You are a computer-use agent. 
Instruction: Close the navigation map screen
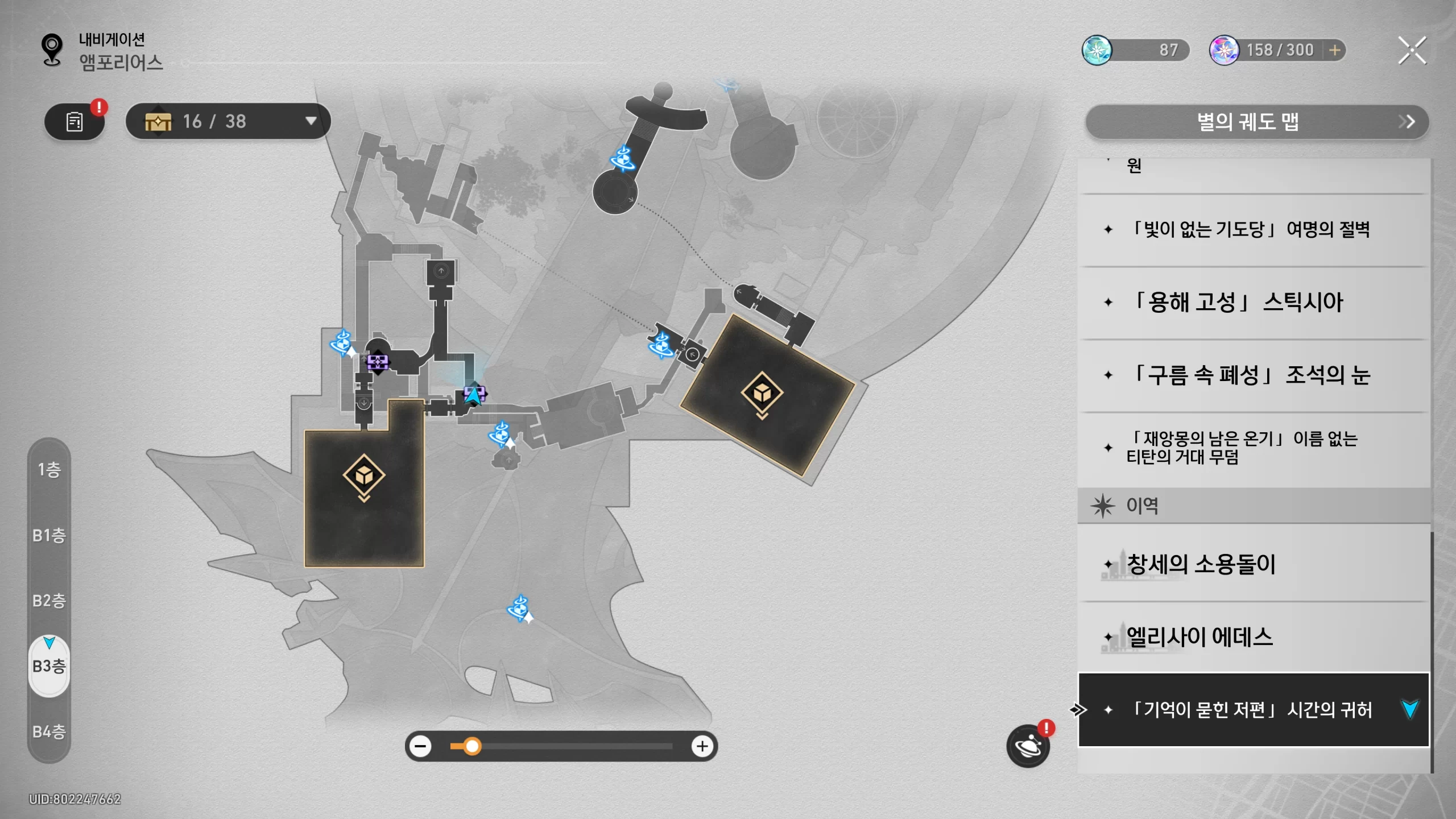click(x=1412, y=51)
